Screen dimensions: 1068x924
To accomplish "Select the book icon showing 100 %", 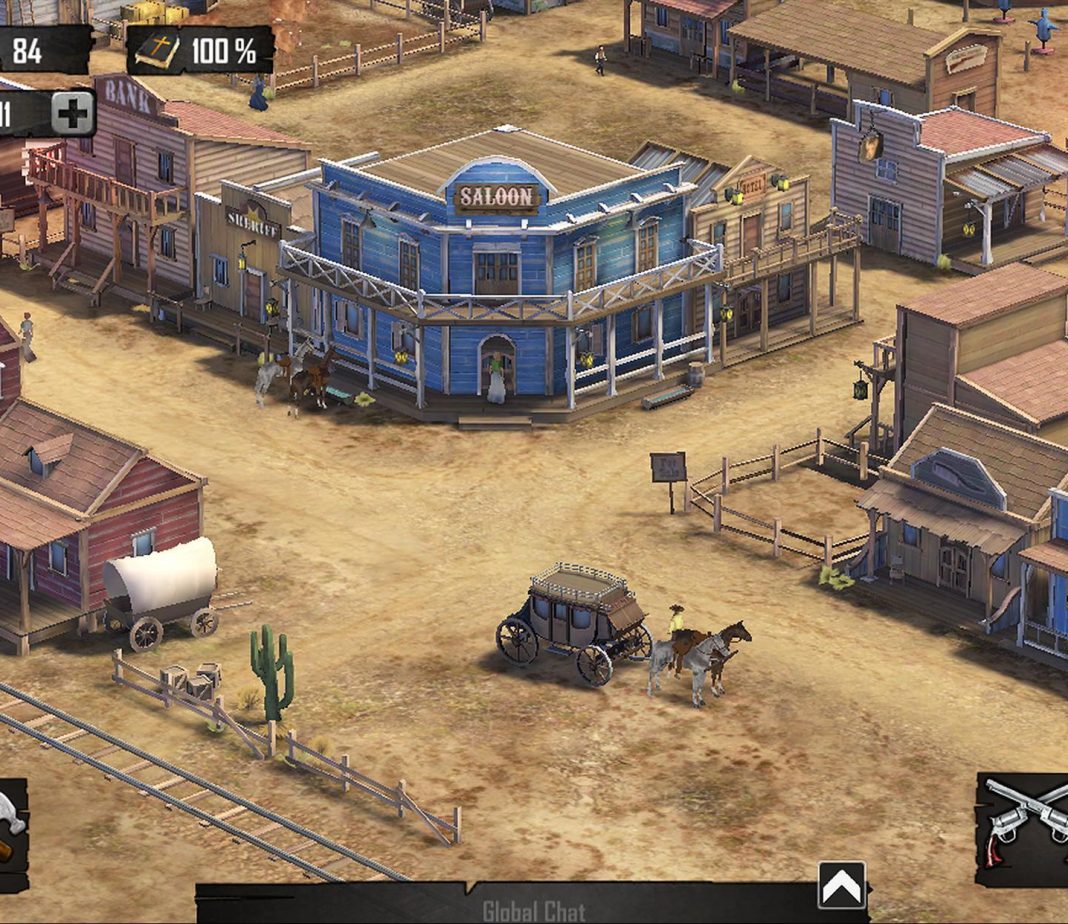I will (158, 51).
